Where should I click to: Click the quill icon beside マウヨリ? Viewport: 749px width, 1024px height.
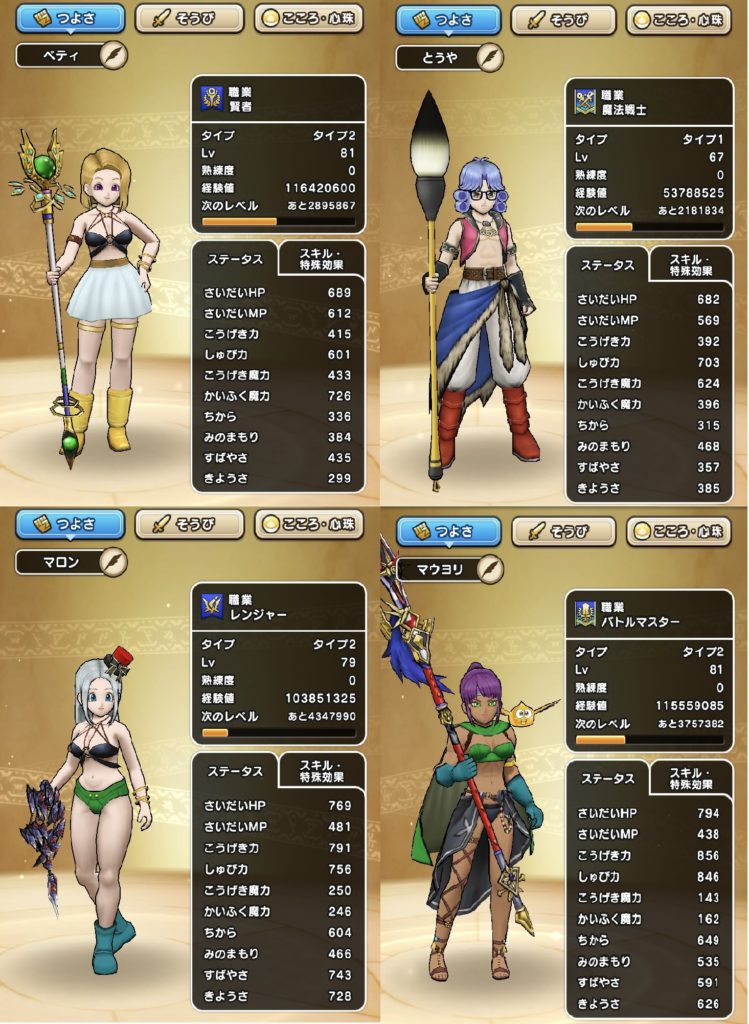pyautogui.click(x=489, y=568)
